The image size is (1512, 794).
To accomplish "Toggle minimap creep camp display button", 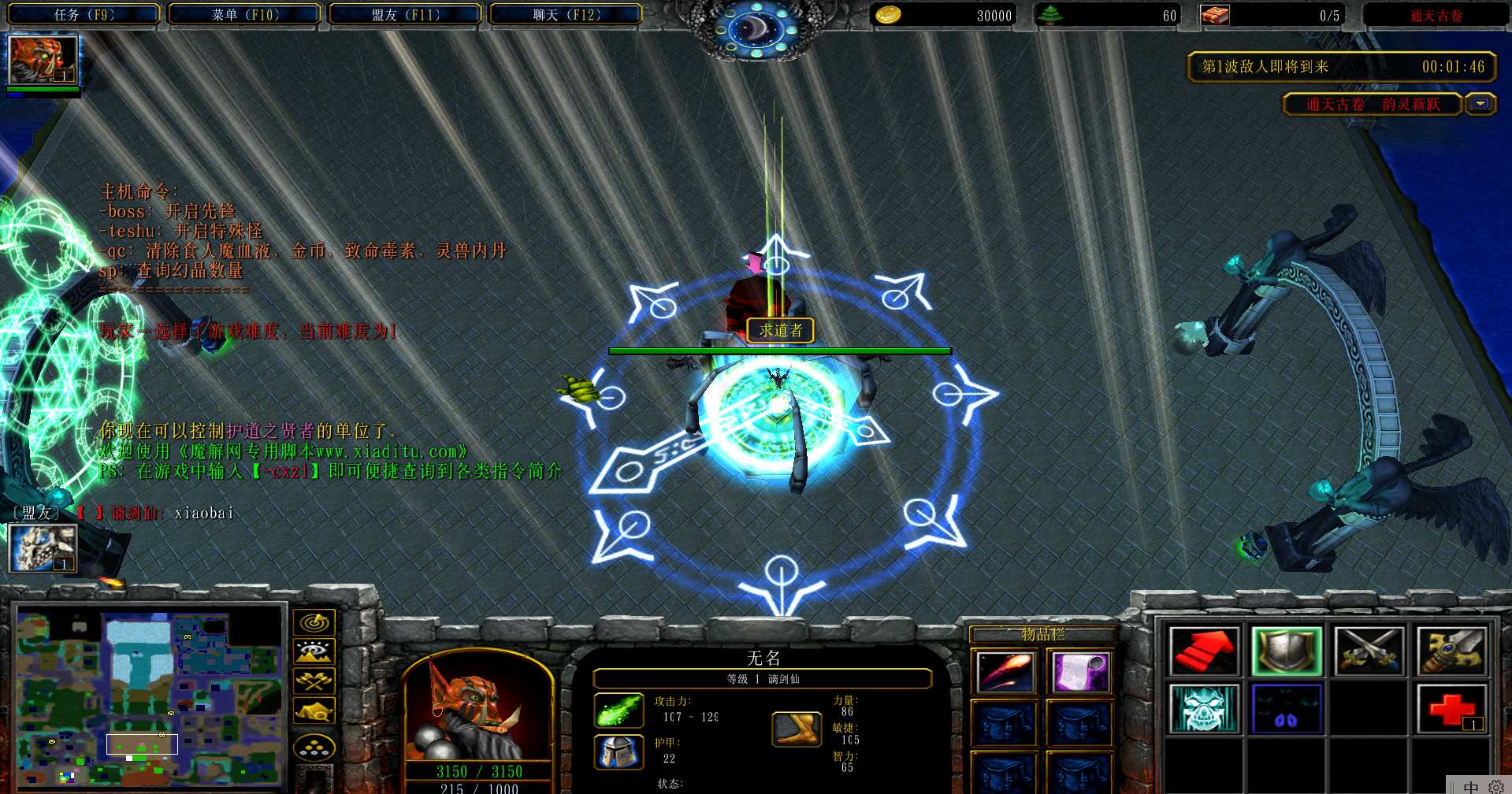I will (314, 711).
